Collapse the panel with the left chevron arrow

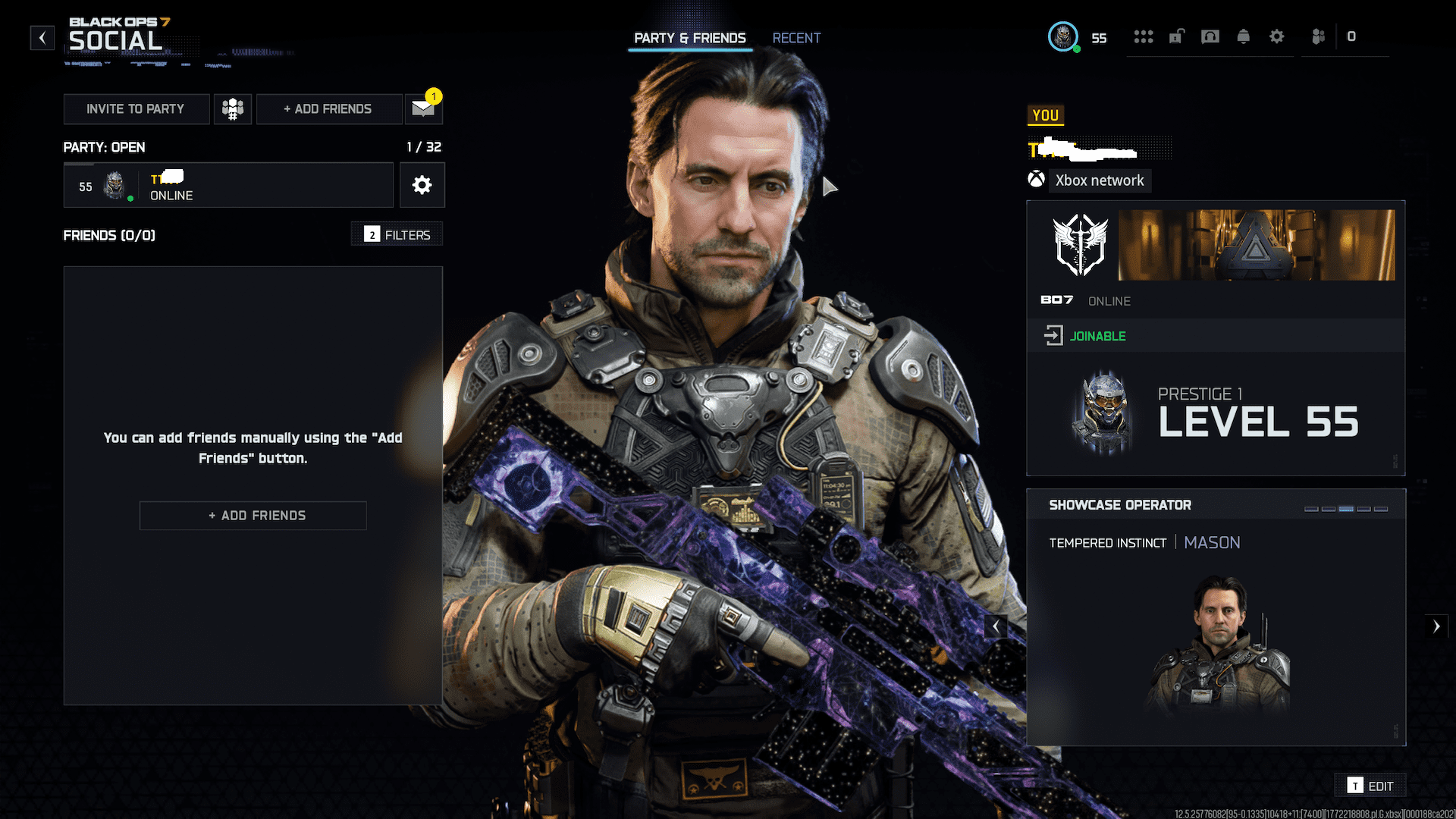996,626
